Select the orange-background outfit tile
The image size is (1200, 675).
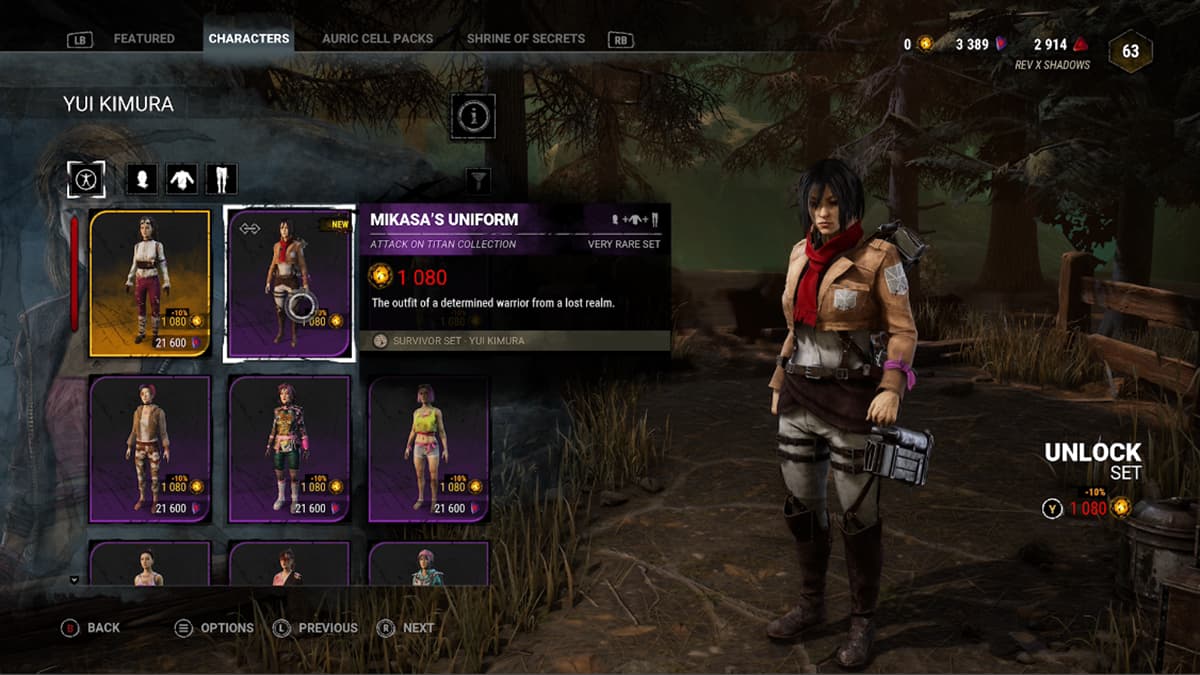coord(150,283)
